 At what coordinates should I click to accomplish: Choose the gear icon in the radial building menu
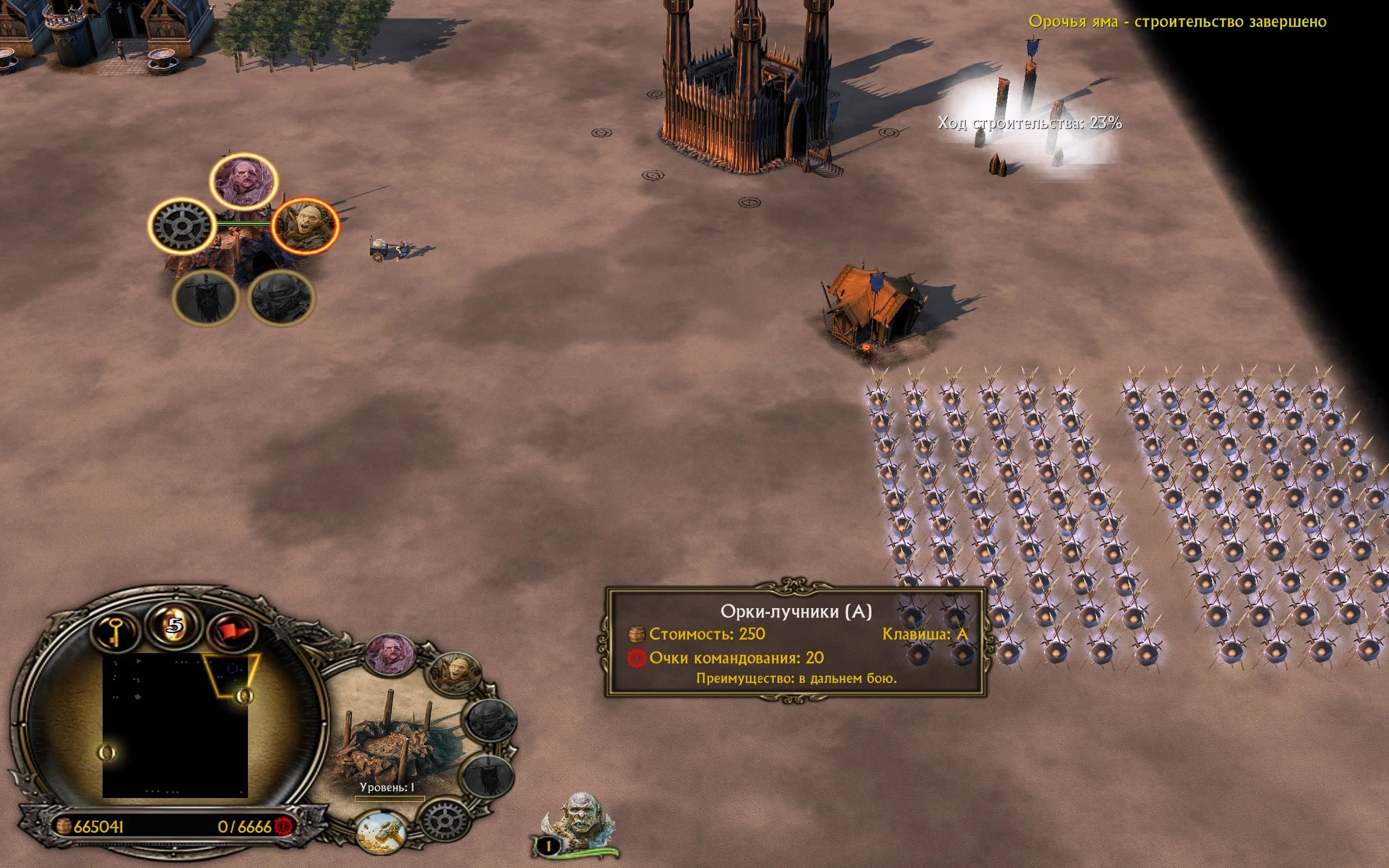[x=181, y=226]
